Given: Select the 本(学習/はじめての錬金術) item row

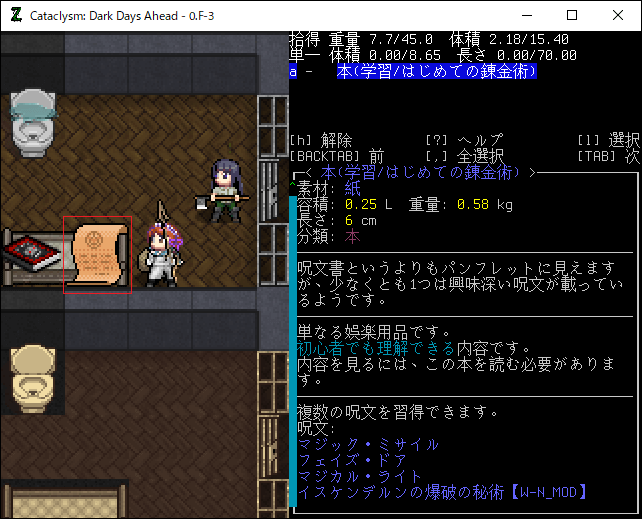Looking at the screenshot, I should [437, 72].
